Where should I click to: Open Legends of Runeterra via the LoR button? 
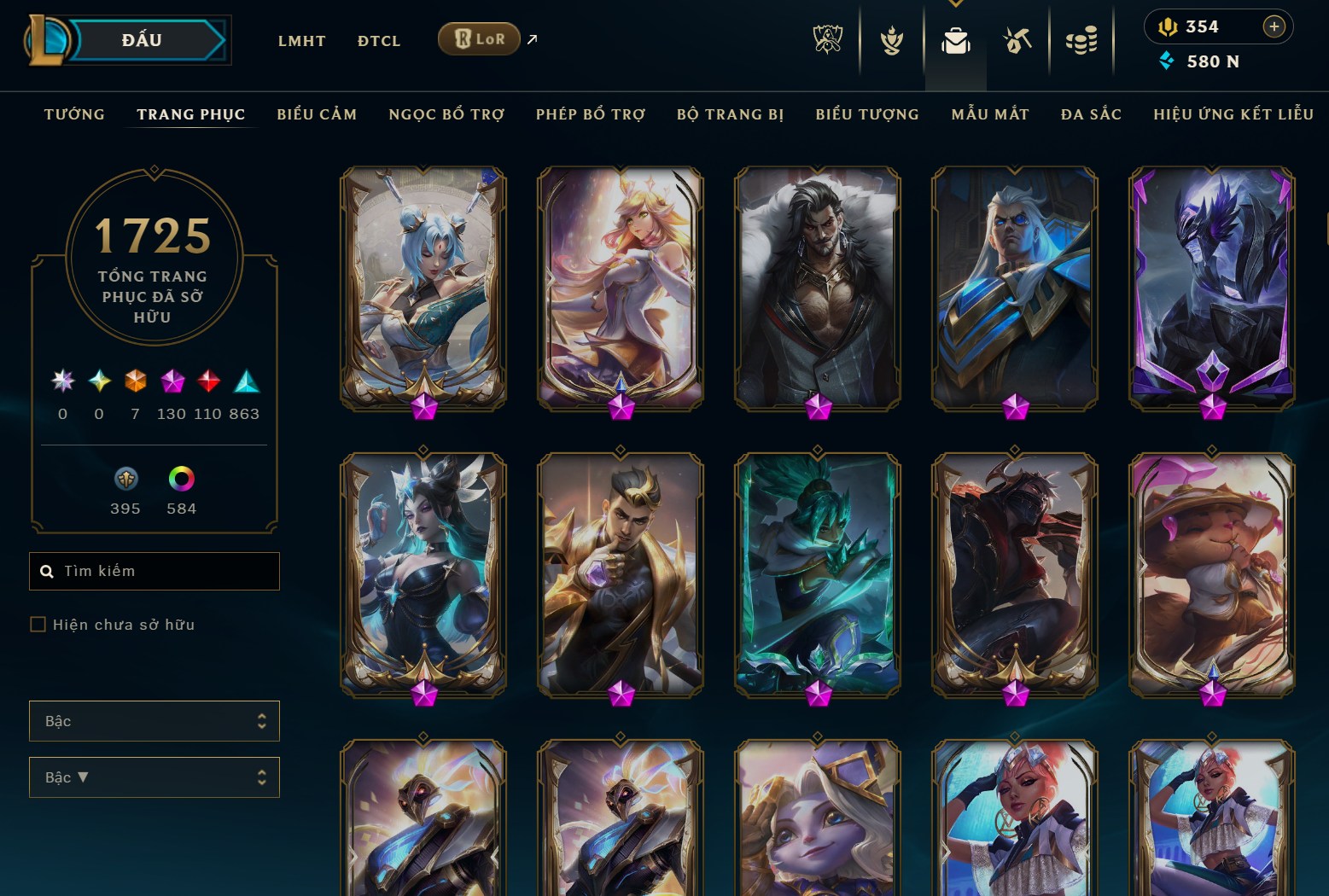pos(478,38)
